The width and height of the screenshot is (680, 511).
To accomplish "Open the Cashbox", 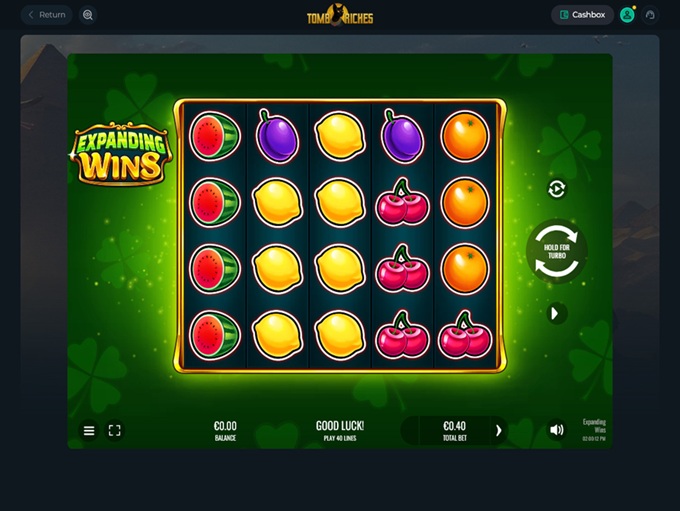I will tap(583, 15).
